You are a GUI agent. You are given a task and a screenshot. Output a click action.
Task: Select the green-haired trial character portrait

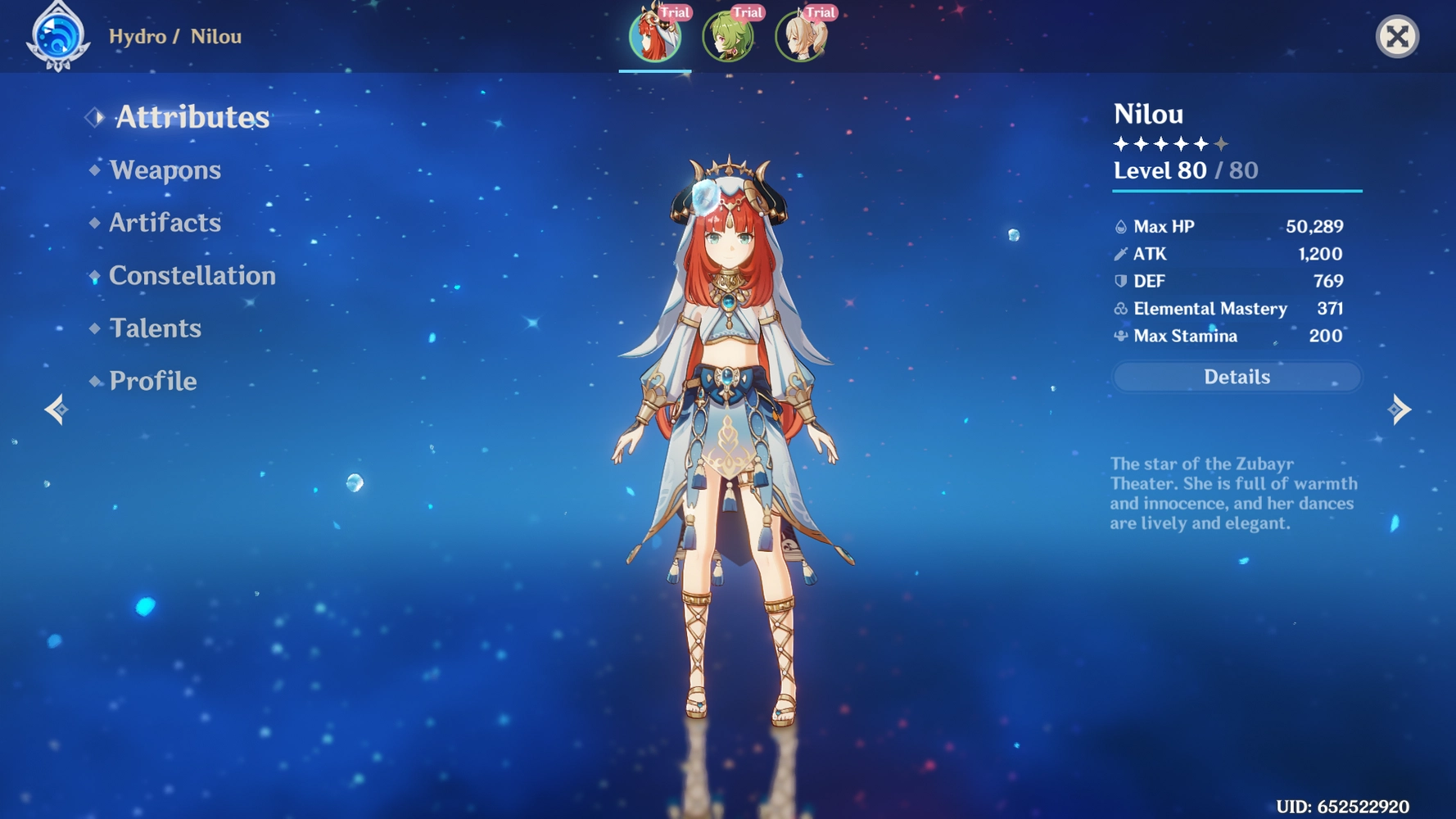coord(728,34)
